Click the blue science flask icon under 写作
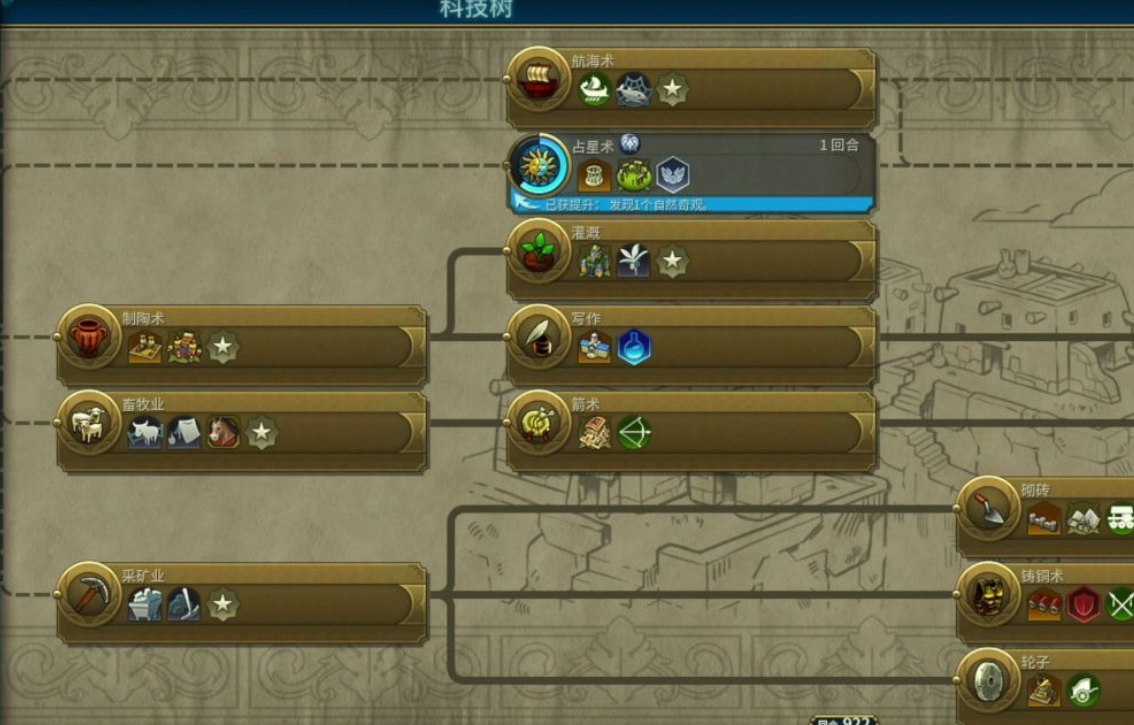Image resolution: width=1134 pixels, height=725 pixels. point(634,347)
